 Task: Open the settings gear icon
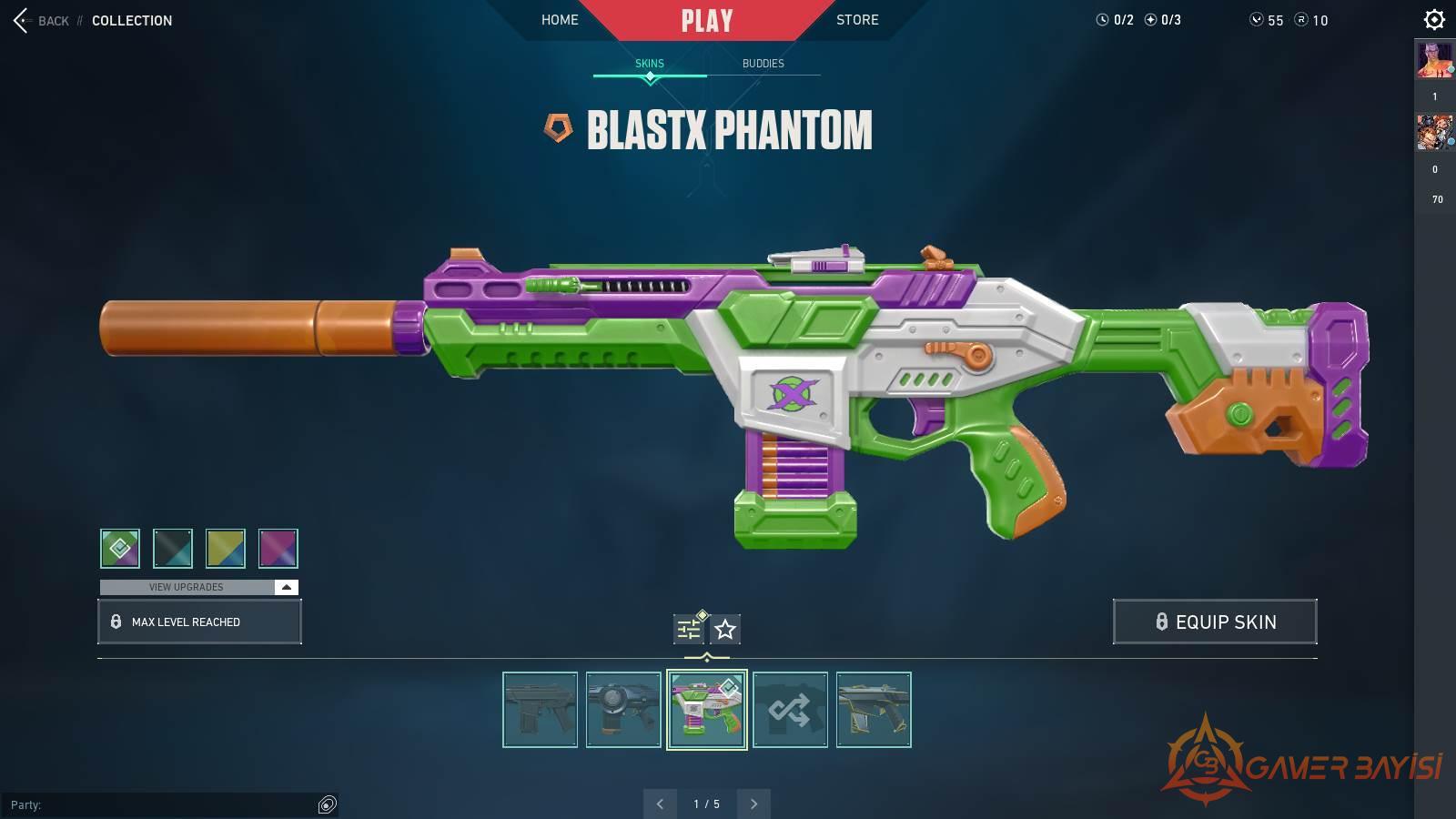click(x=1434, y=19)
